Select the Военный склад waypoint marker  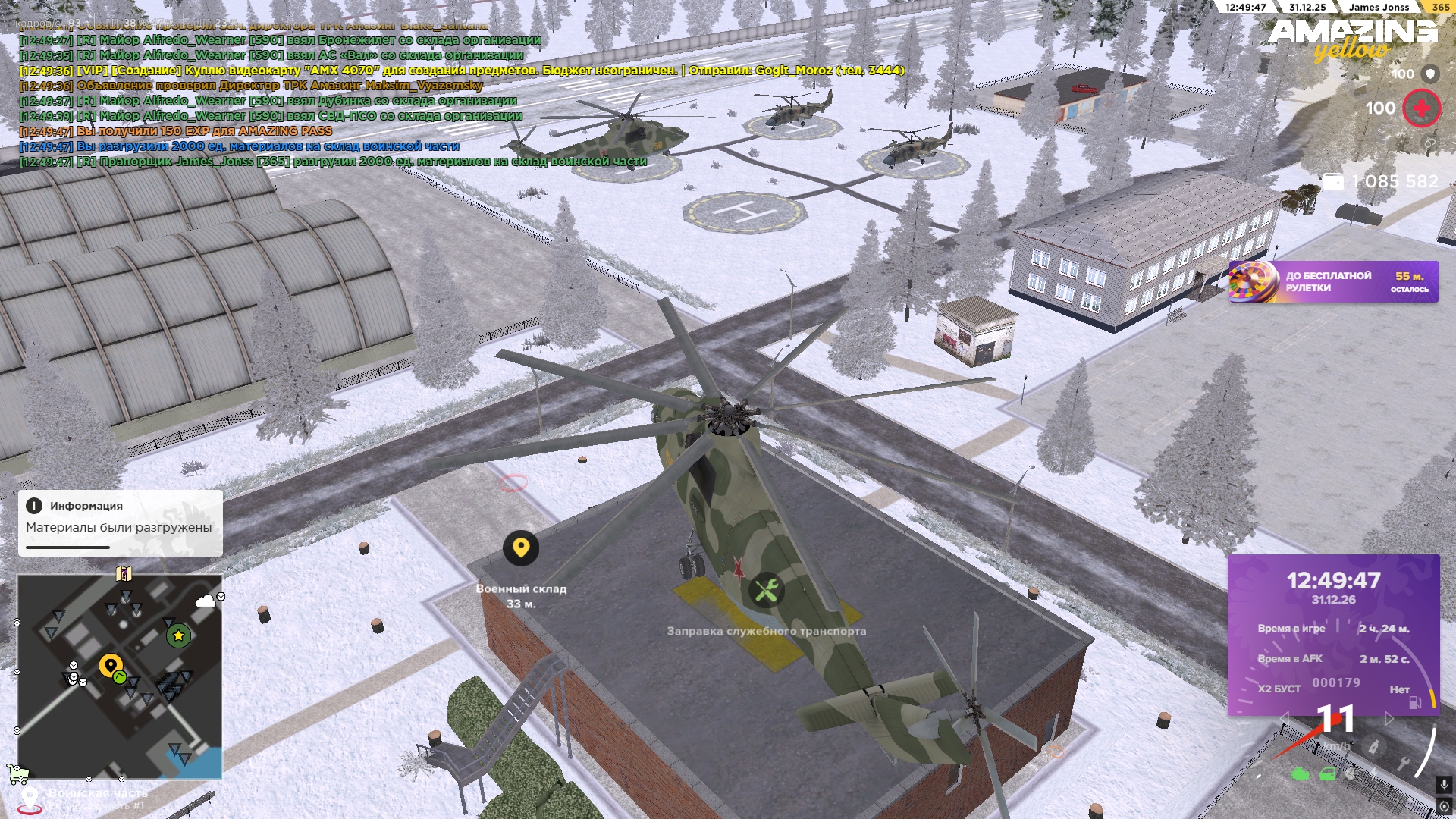coord(521,548)
